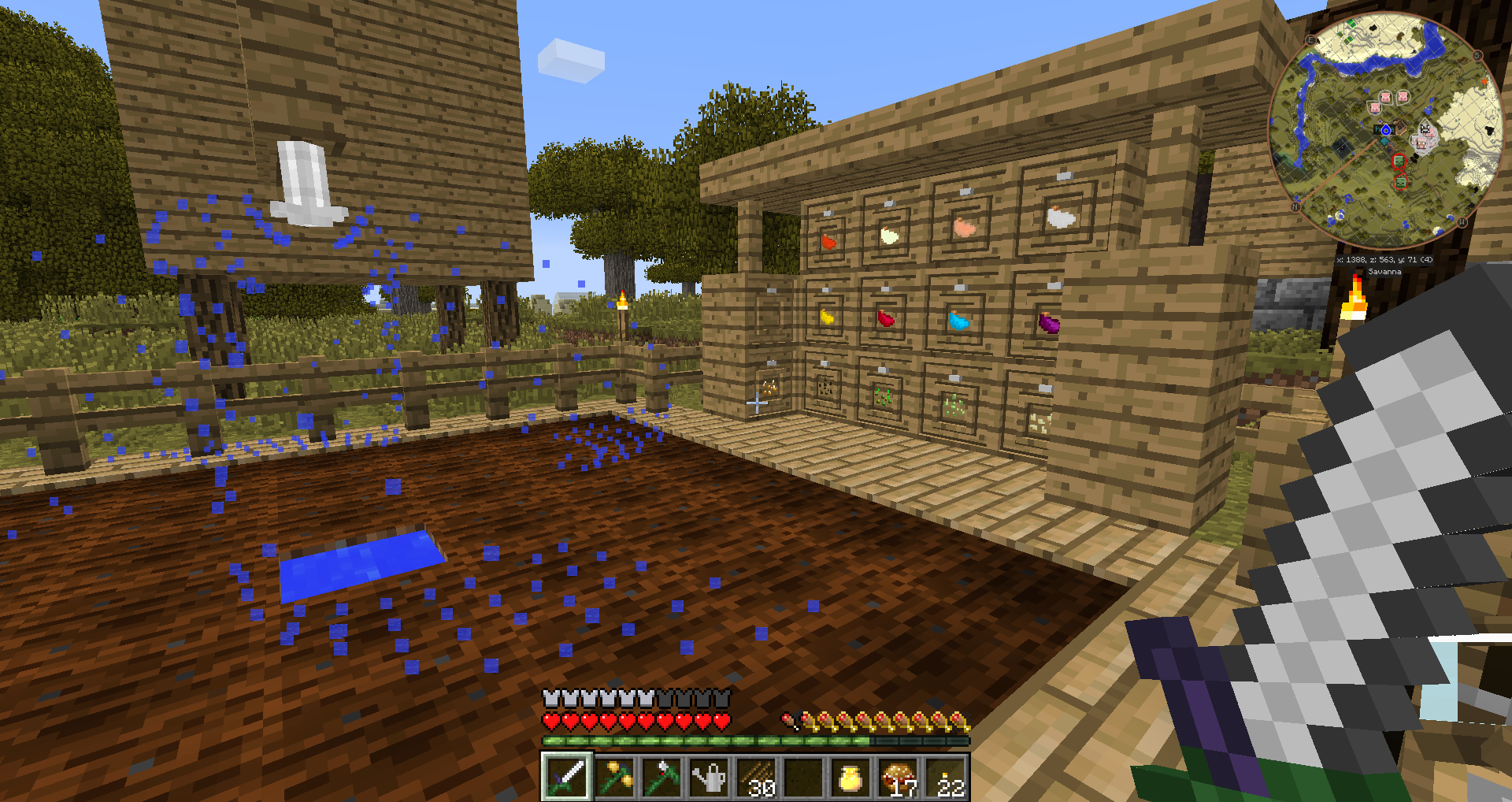This screenshot has height=802, width=1512.
Task: Click the home waypoint on the minimap
Action: [x=1385, y=130]
